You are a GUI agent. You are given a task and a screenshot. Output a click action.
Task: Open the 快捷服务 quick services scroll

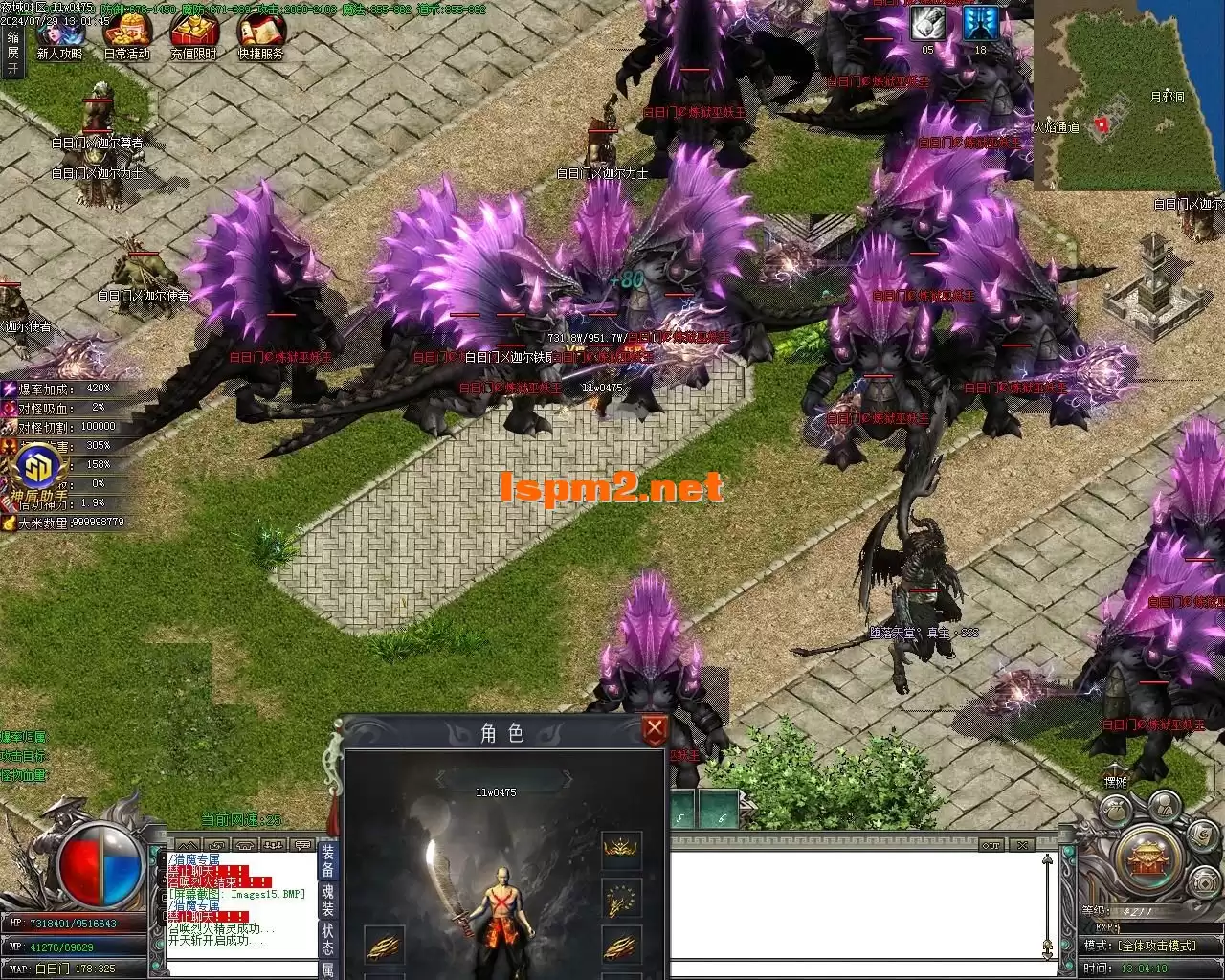pos(260,35)
